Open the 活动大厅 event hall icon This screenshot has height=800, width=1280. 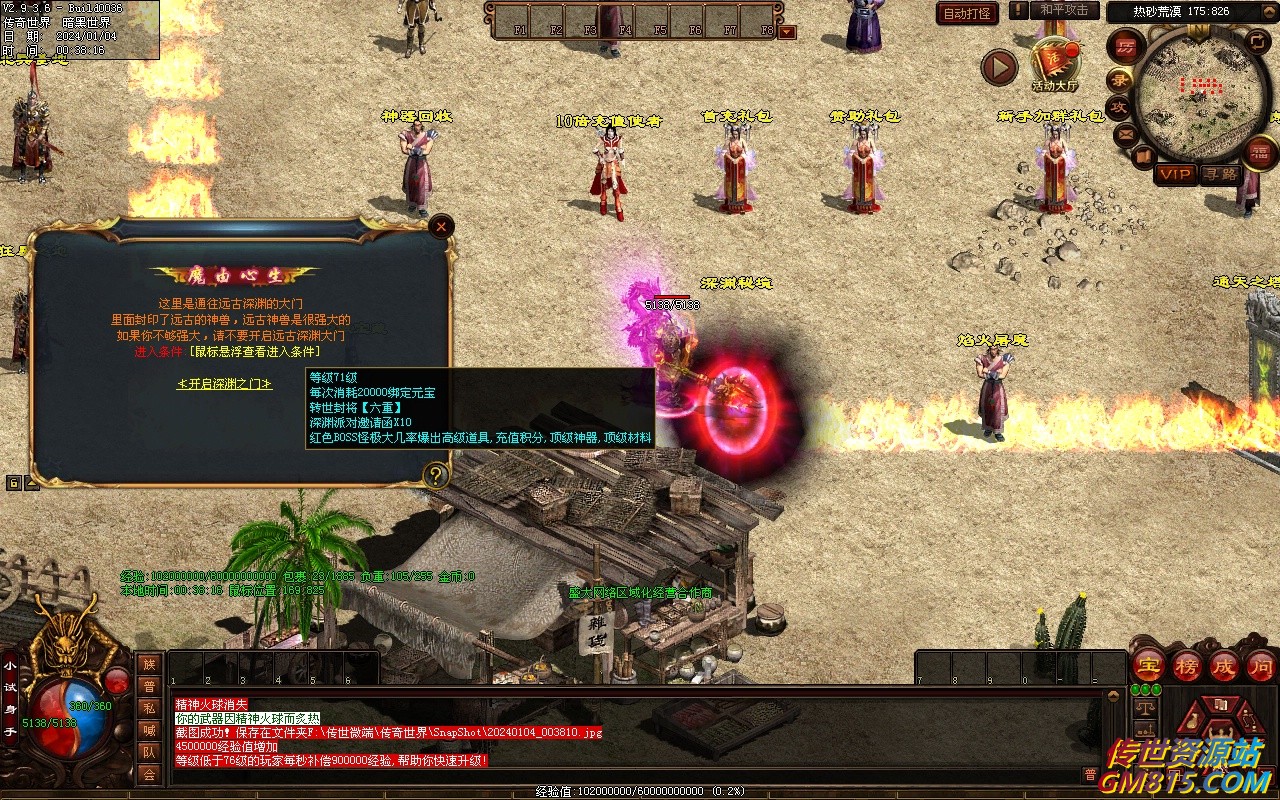coord(1055,64)
